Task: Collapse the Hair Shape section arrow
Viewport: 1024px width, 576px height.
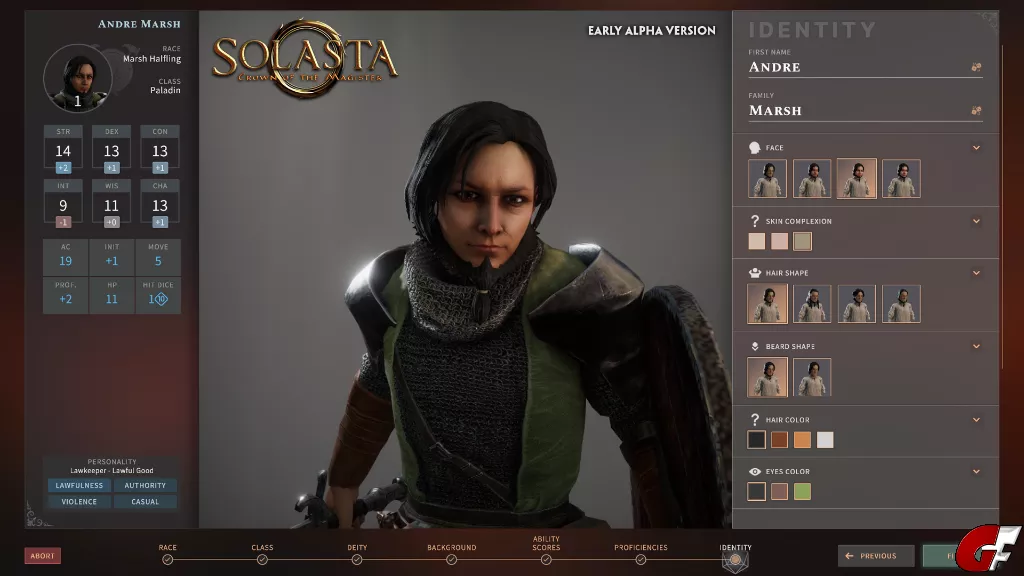Action: (976, 273)
